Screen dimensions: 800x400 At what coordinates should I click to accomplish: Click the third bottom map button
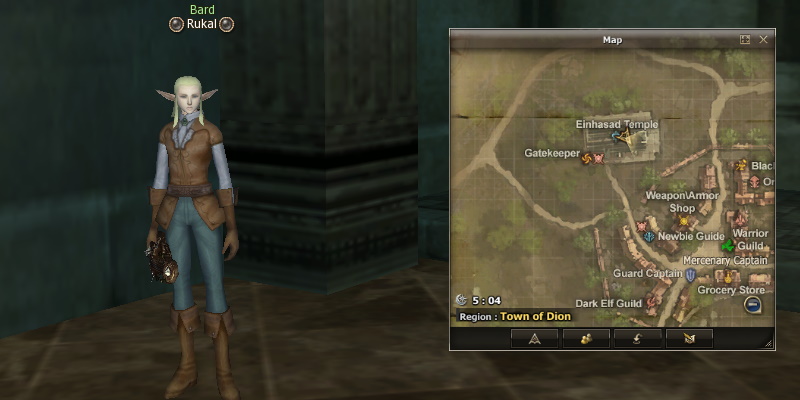tap(637, 338)
